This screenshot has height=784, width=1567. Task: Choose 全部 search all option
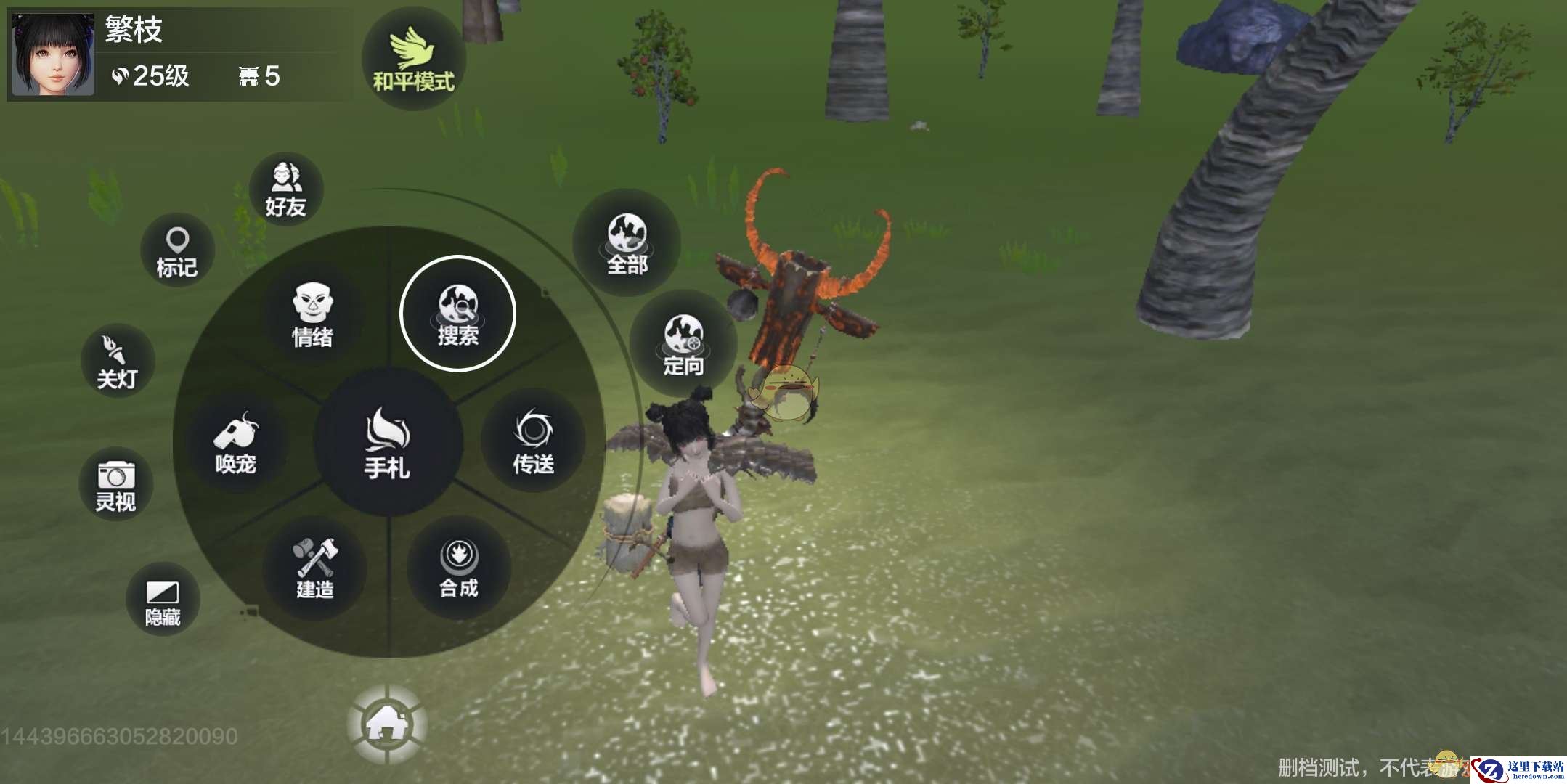click(627, 242)
